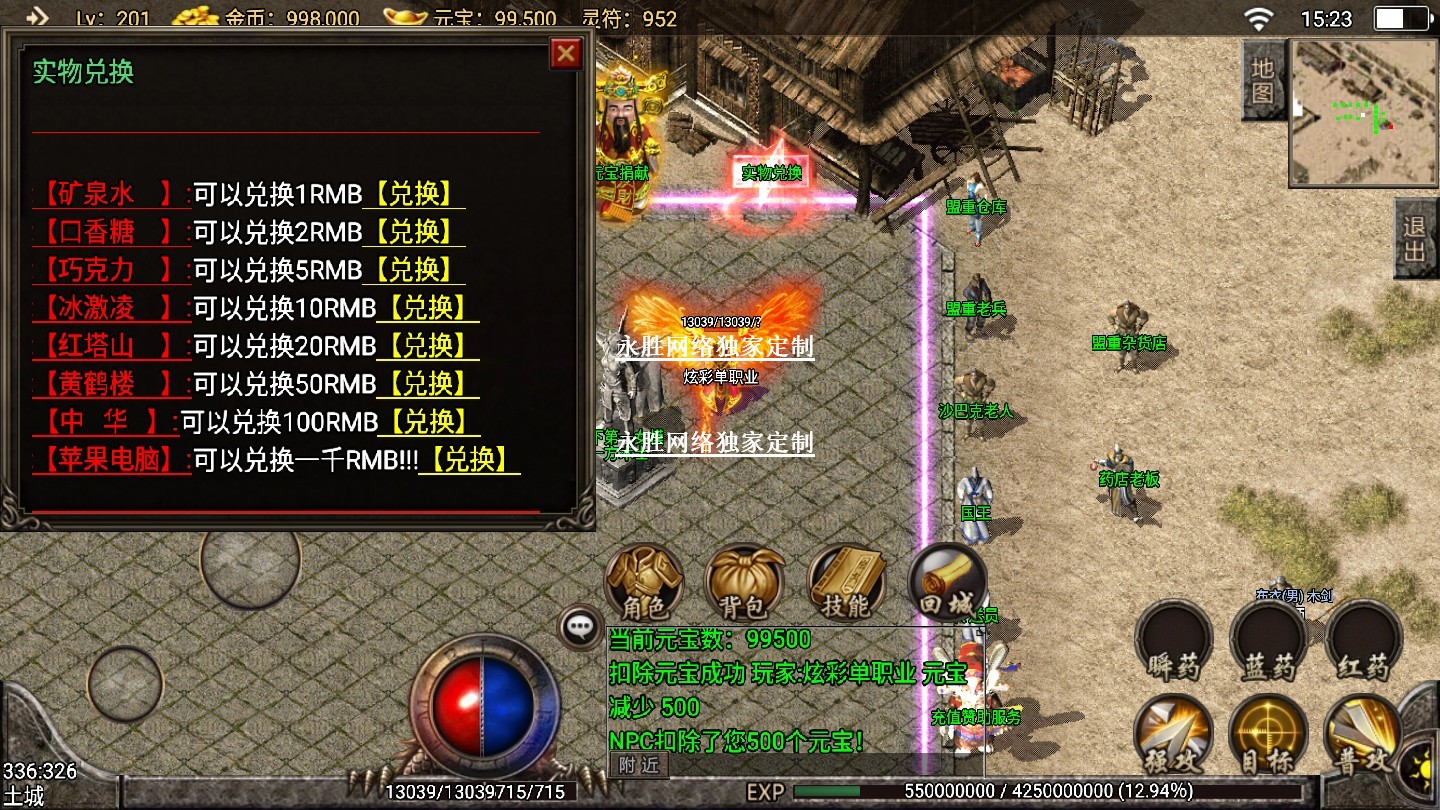Redeem 苹果电脑 for one thousand RMB

tap(469, 460)
